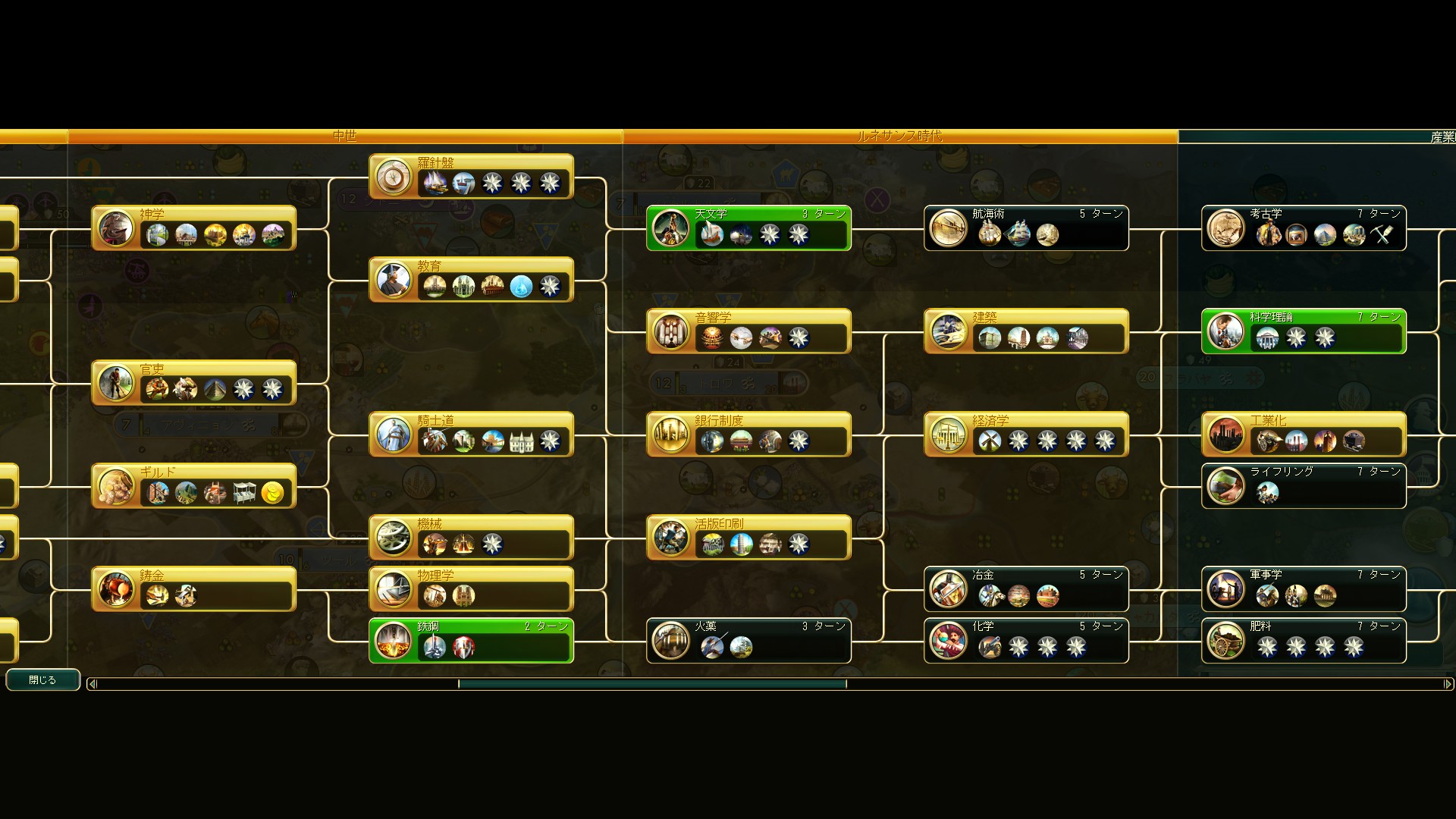Choose the 化学 technology
This screenshot has width=1456, height=819.
(1026, 640)
